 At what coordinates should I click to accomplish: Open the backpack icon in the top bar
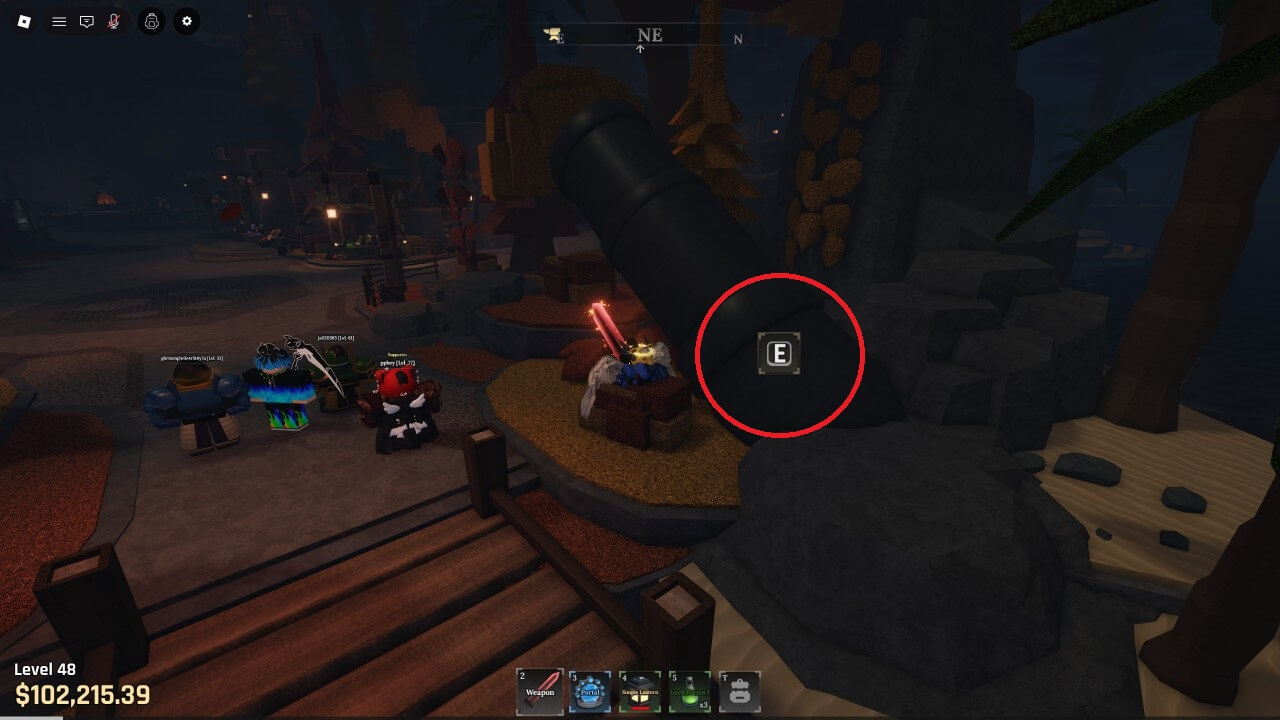click(151, 21)
